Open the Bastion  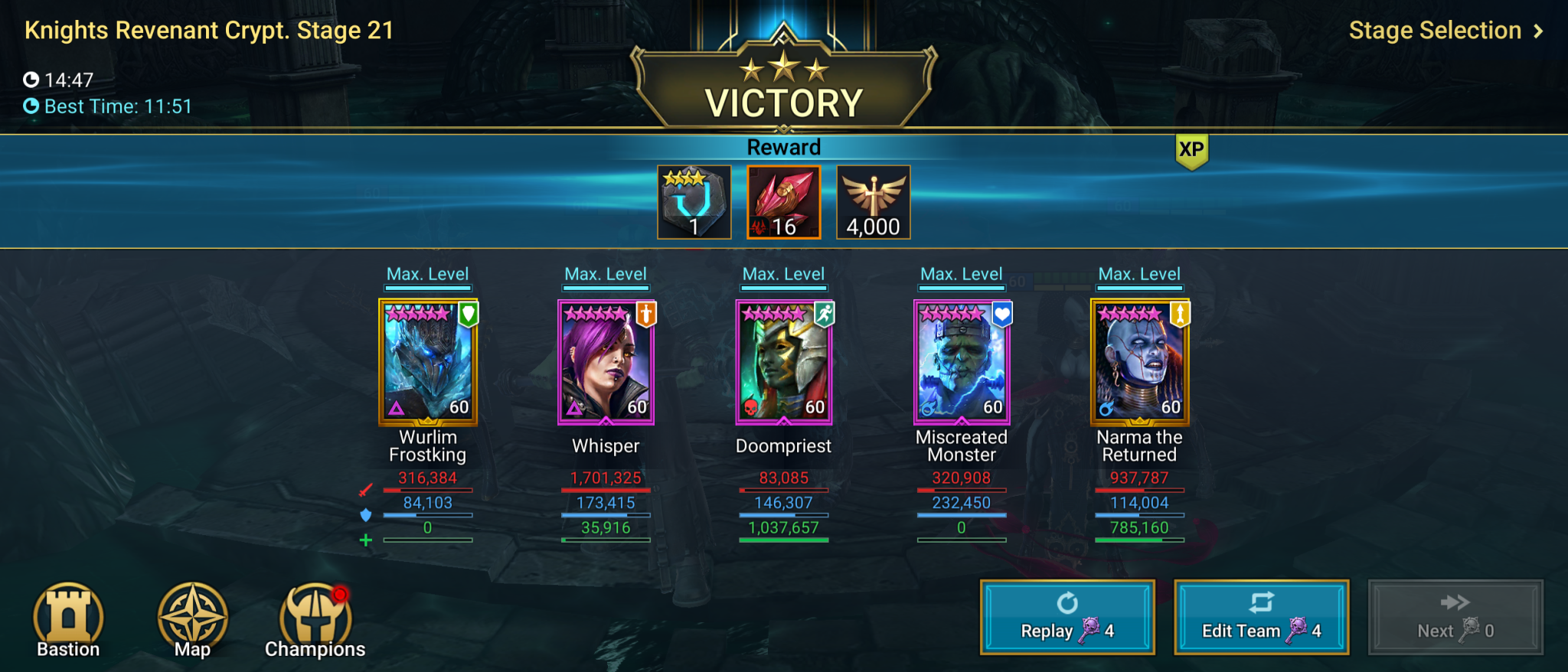click(67, 618)
